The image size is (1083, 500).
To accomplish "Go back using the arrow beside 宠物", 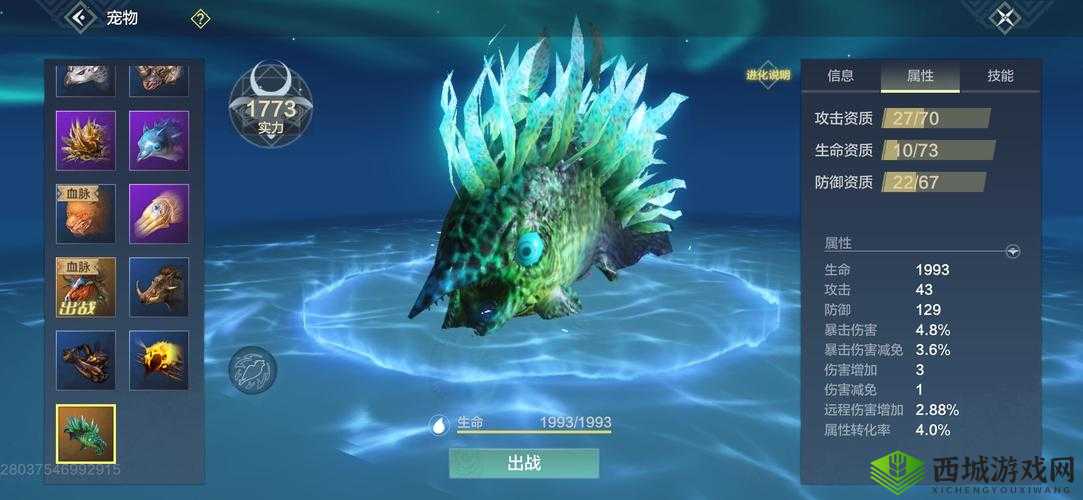I will click(78, 17).
